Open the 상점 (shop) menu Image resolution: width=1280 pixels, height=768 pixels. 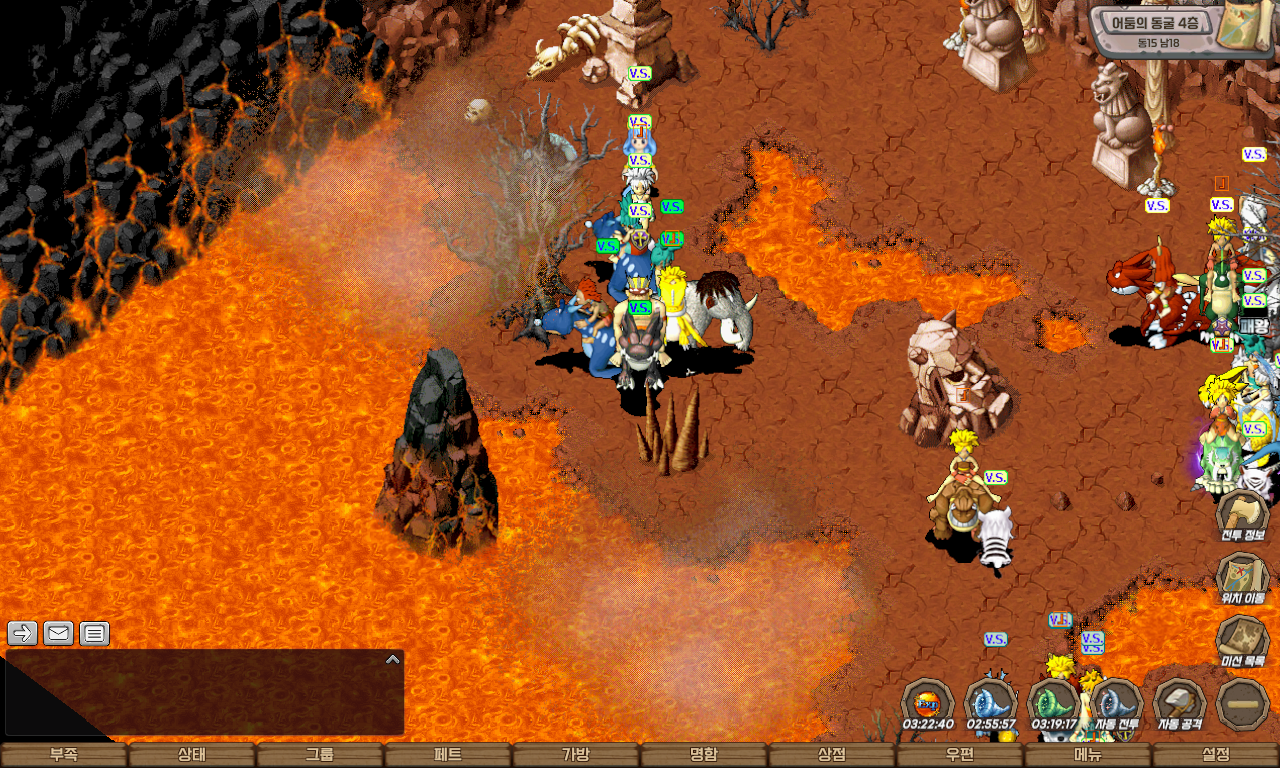coord(832,755)
